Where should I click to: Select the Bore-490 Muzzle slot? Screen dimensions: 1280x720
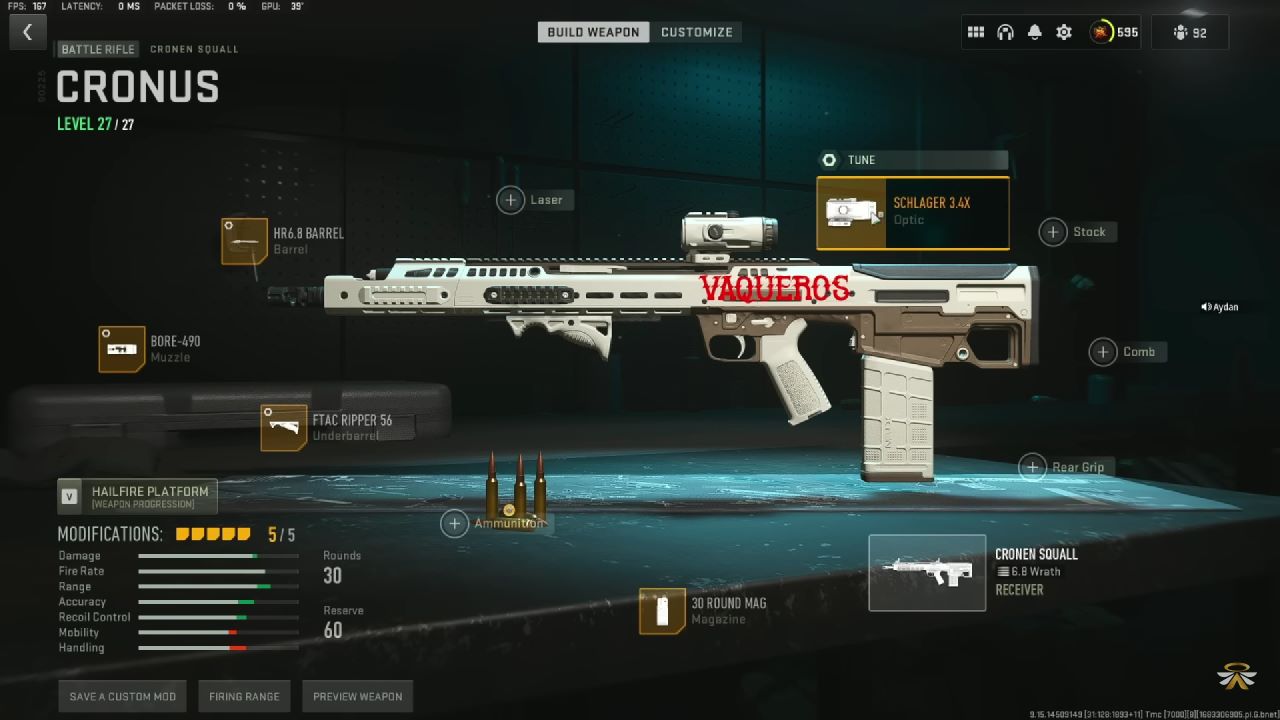coord(122,349)
